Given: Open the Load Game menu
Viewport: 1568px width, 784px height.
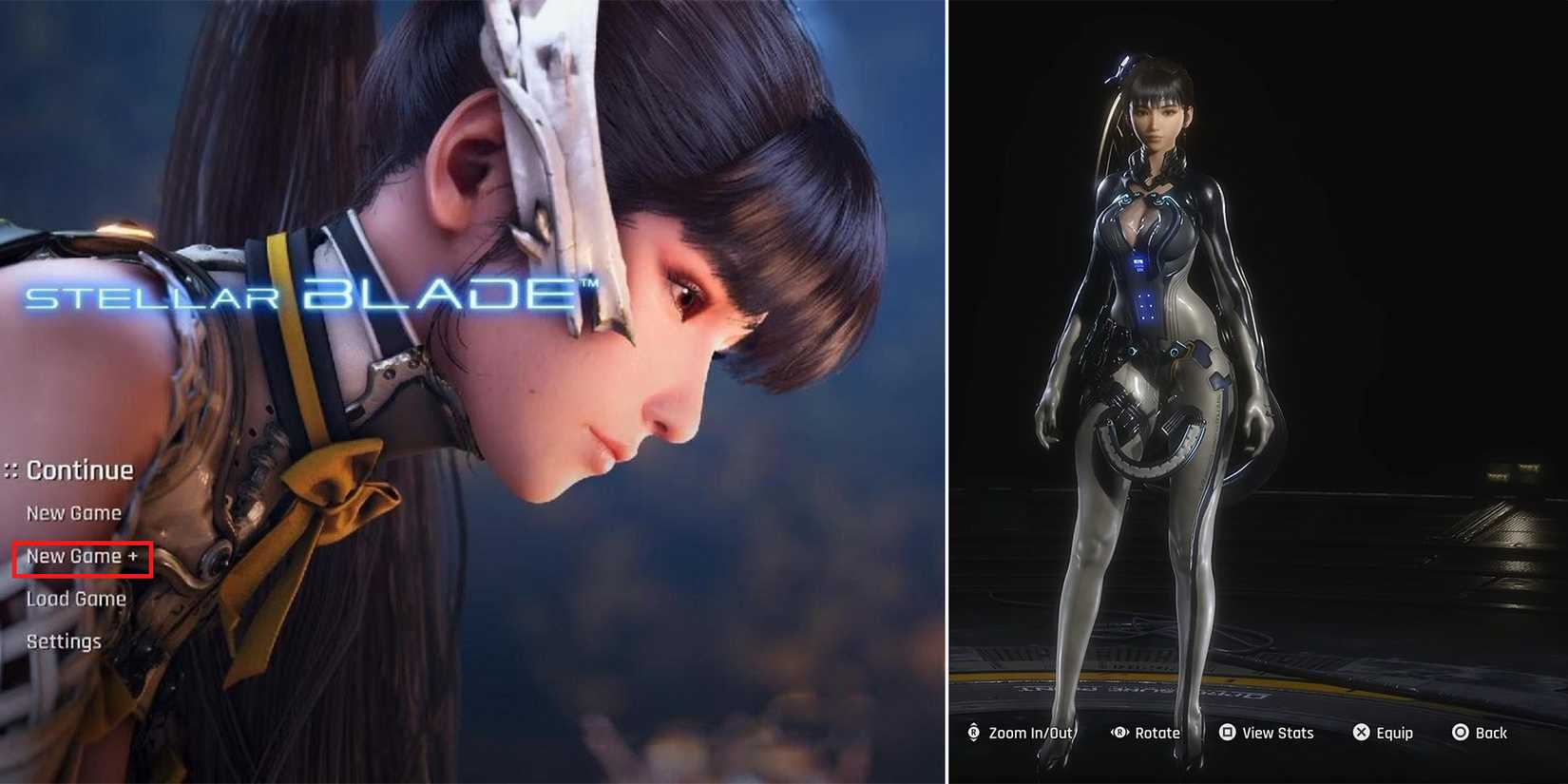Looking at the screenshot, I should 77,599.
